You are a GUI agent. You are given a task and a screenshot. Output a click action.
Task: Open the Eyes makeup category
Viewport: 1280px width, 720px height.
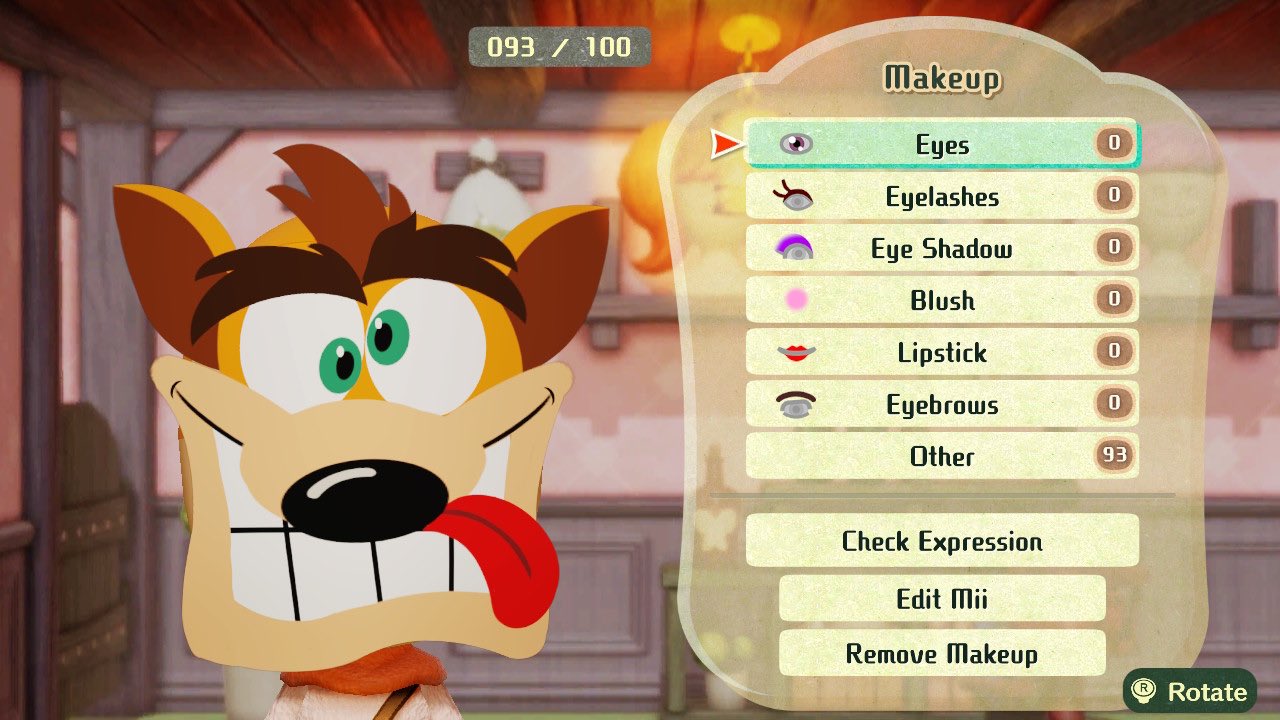coord(940,144)
